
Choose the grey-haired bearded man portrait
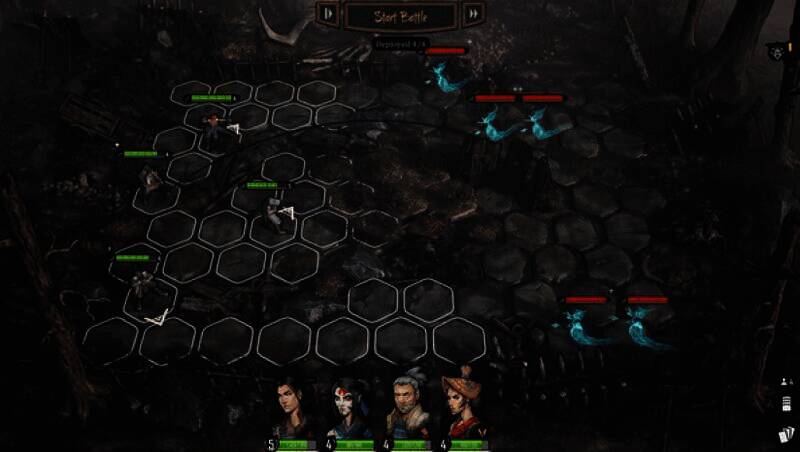pos(404,409)
